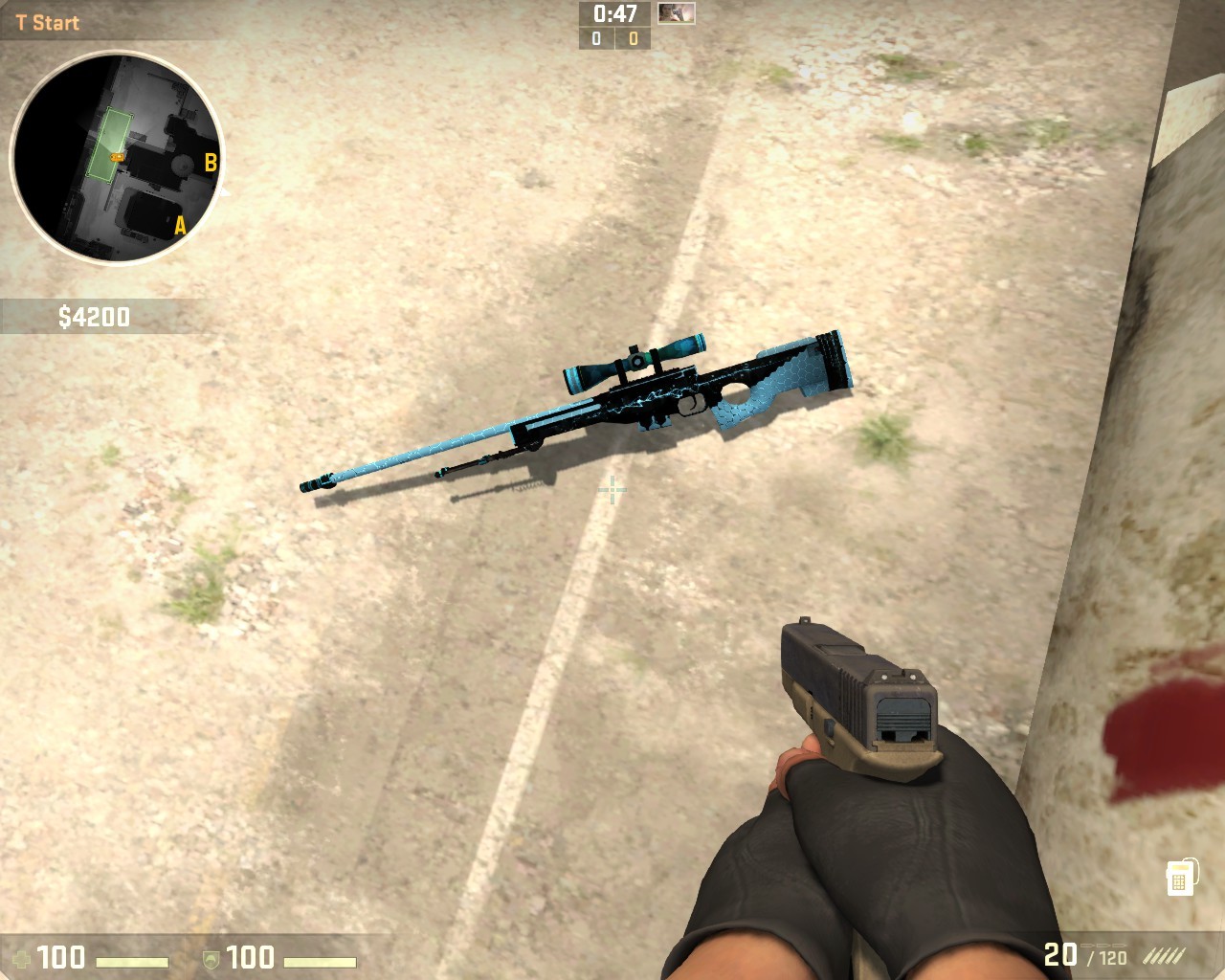
Task: Select the bombsite A marker on the radar
Action: click(x=178, y=227)
